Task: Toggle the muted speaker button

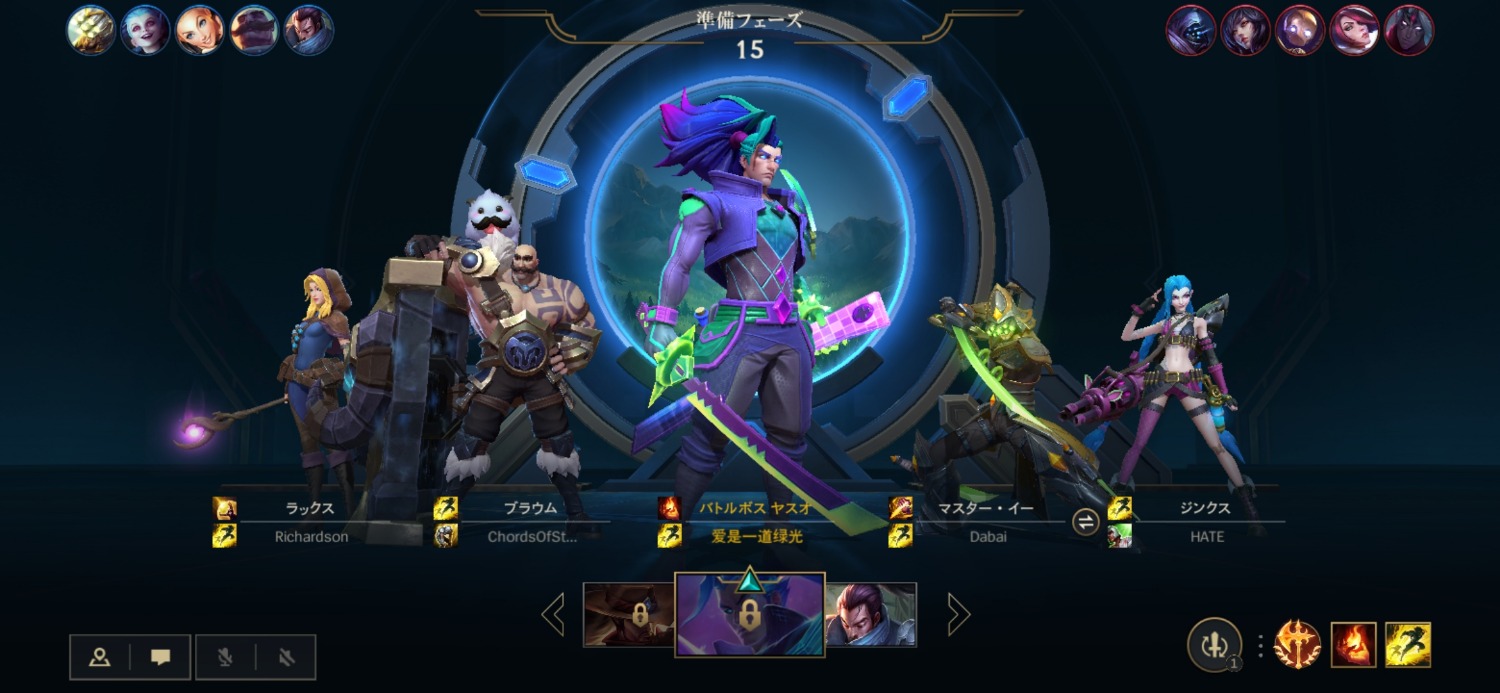Action: pos(286,657)
